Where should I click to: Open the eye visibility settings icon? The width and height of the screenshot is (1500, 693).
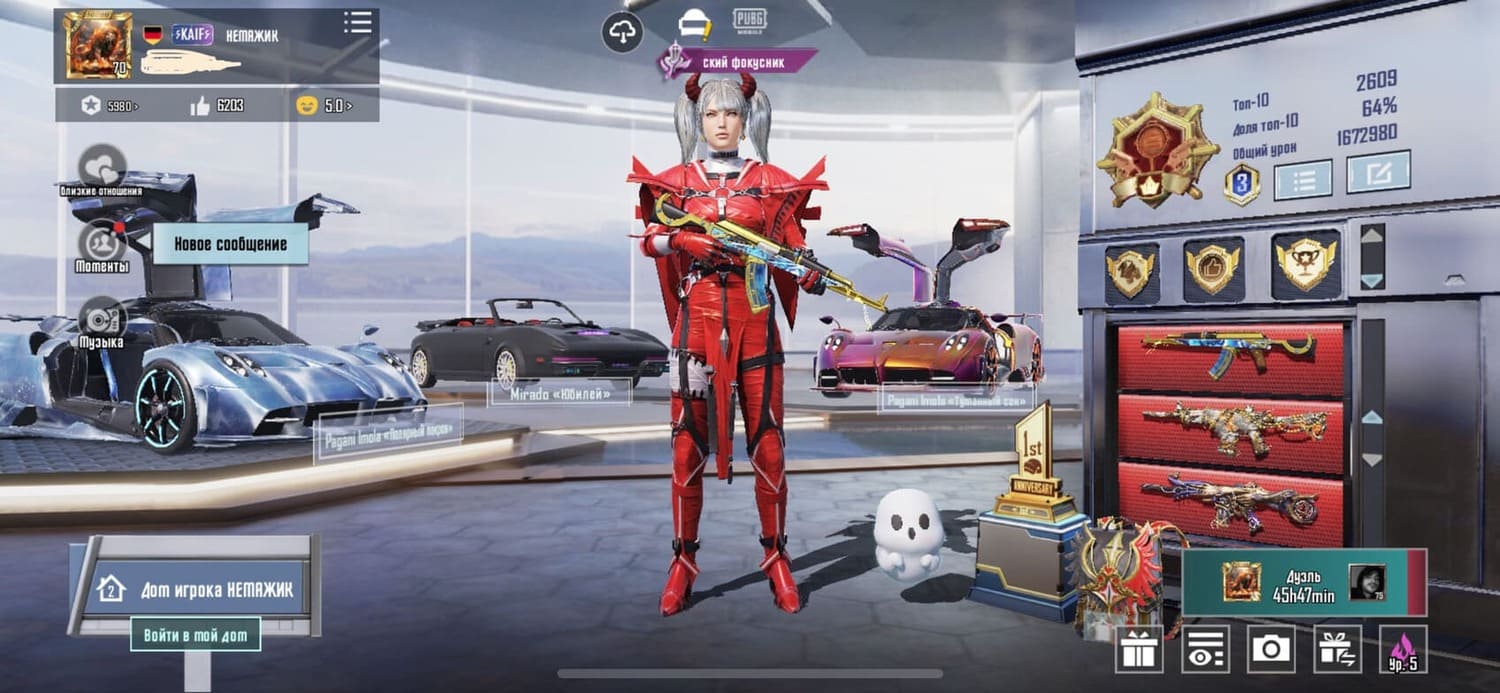click(x=1205, y=649)
